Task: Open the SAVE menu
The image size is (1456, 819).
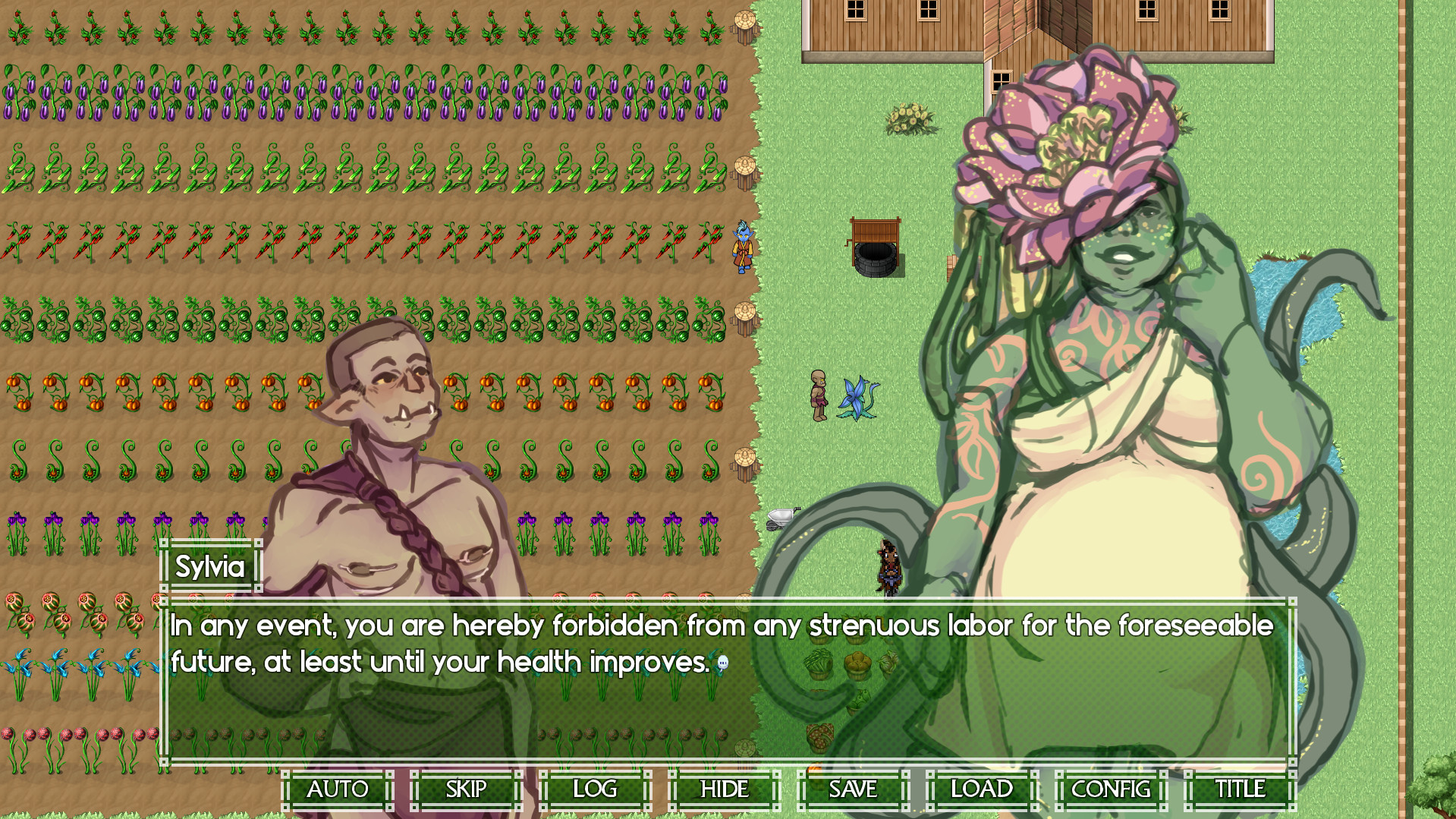Action: (x=853, y=789)
